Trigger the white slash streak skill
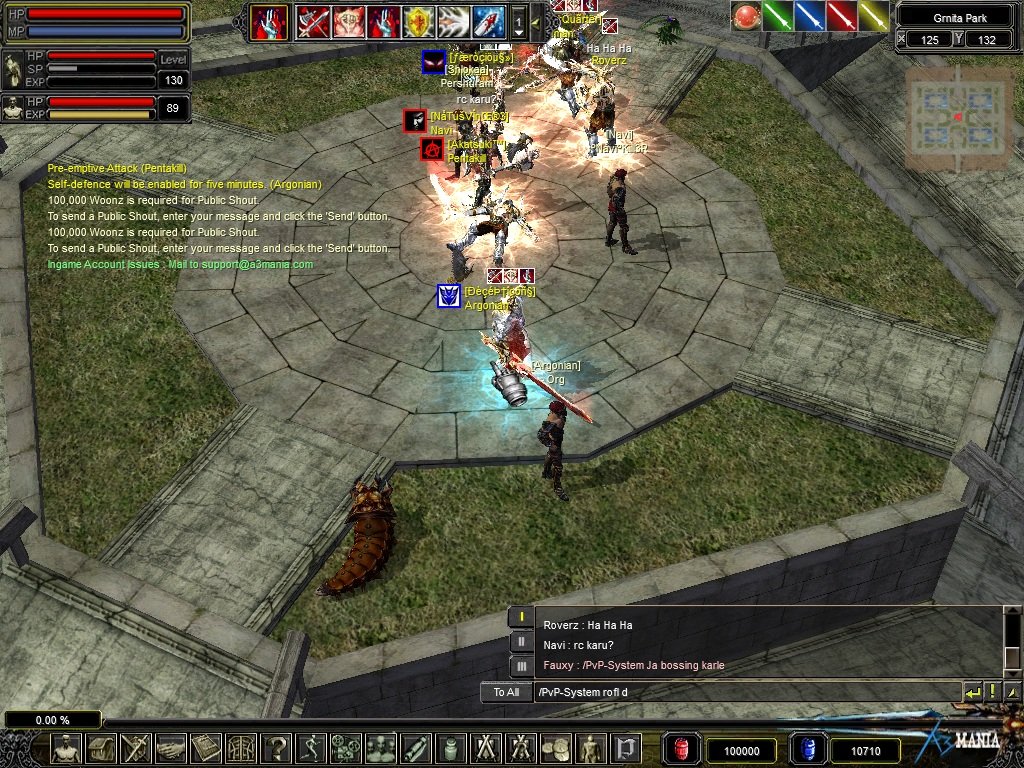1024x768 pixels. point(452,21)
